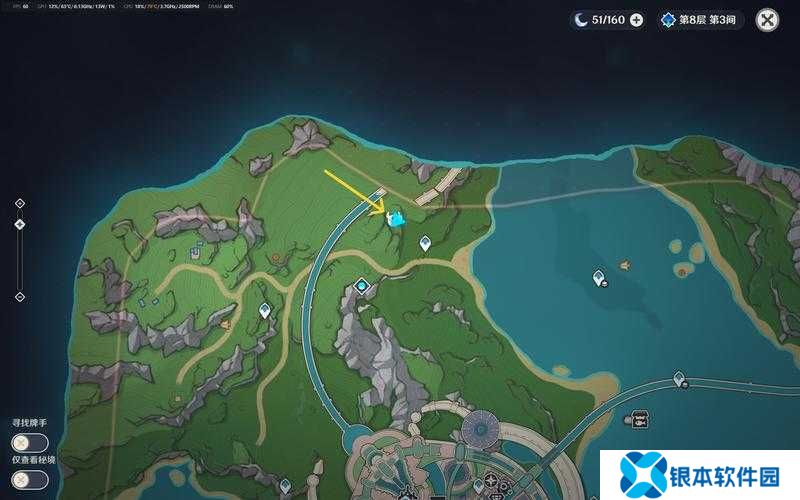
Task: Select the teleport waypoint on the southeast aqueduct
Action: (680, 378)
